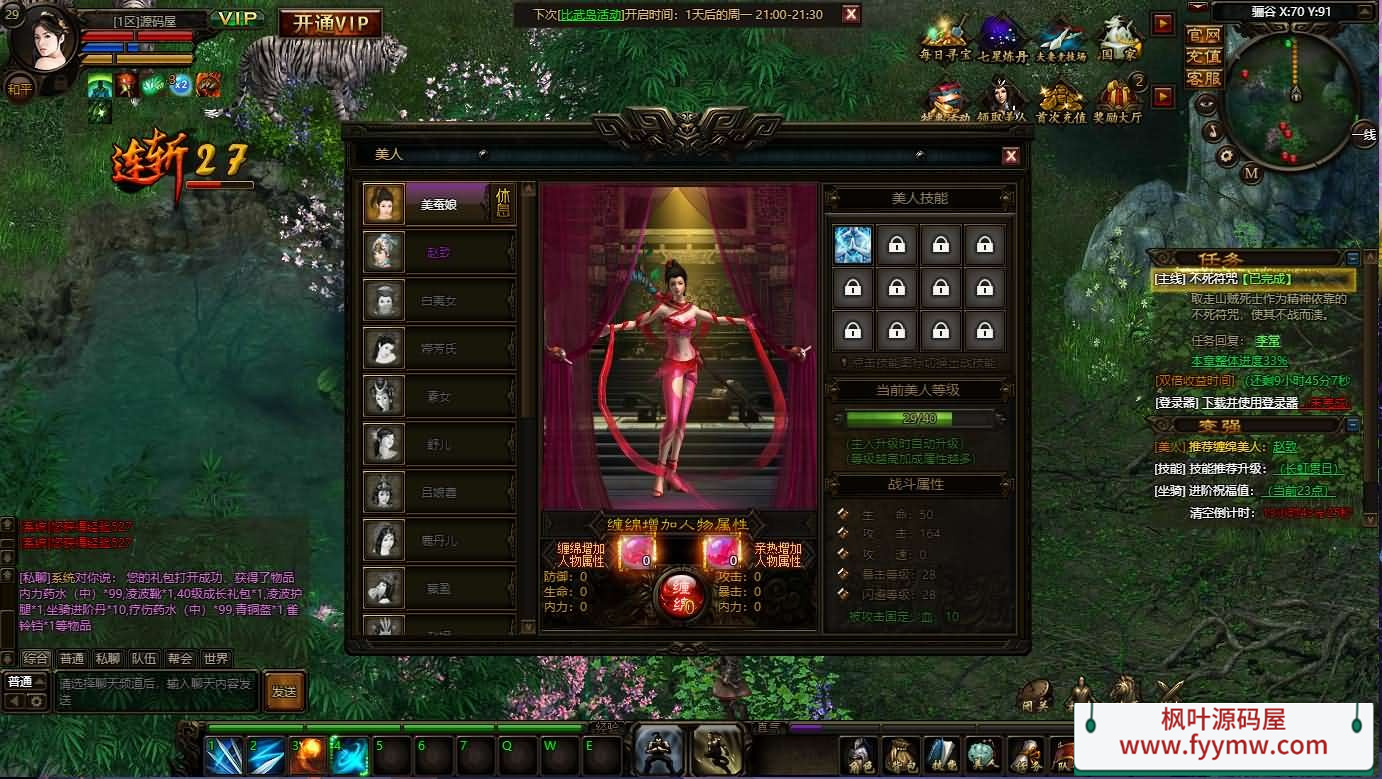Screen dimensions: 1382x779
Task: Close the activity announcement banner
Action: coord(850,14)
